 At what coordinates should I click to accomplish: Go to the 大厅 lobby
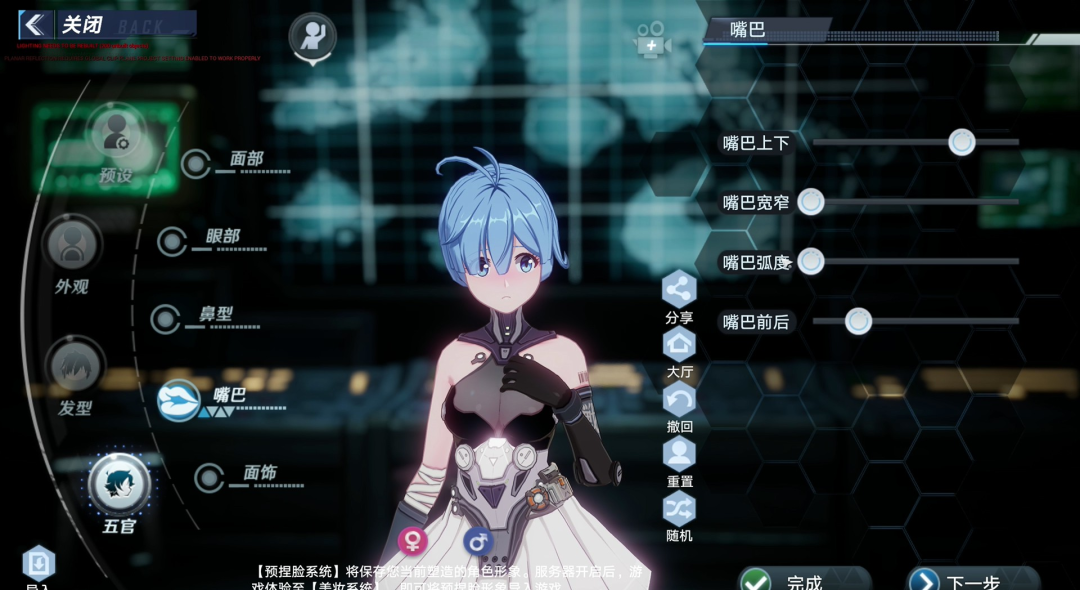click(679, 345)
